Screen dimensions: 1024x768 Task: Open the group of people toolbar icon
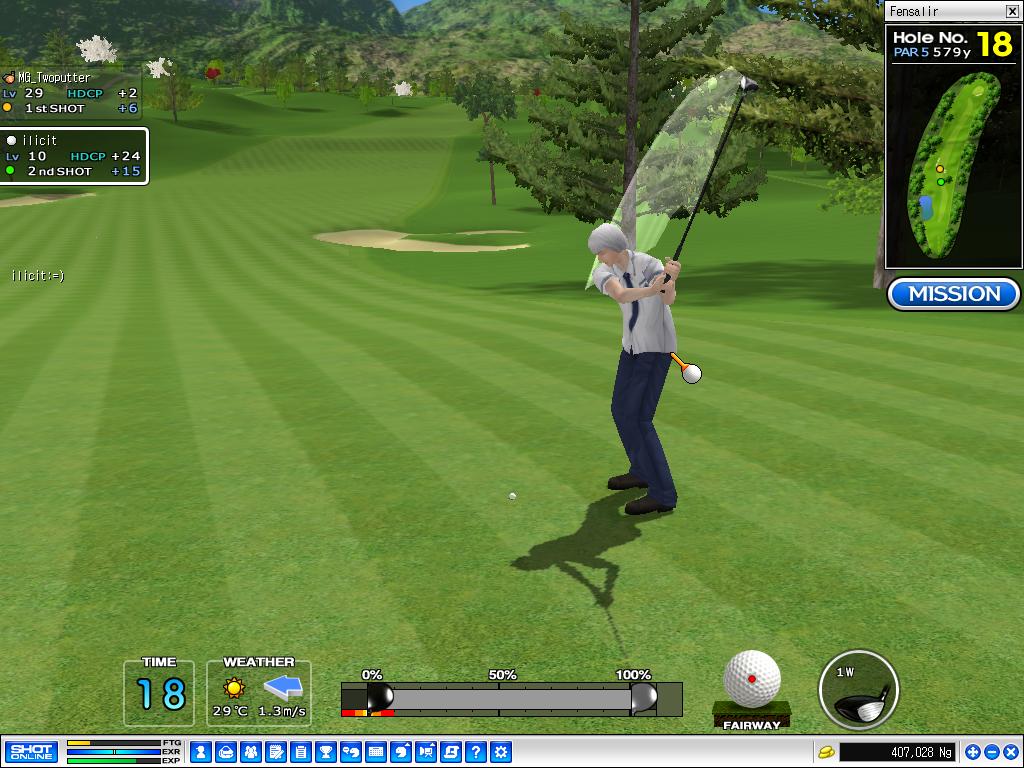click(x=250, y=752)
